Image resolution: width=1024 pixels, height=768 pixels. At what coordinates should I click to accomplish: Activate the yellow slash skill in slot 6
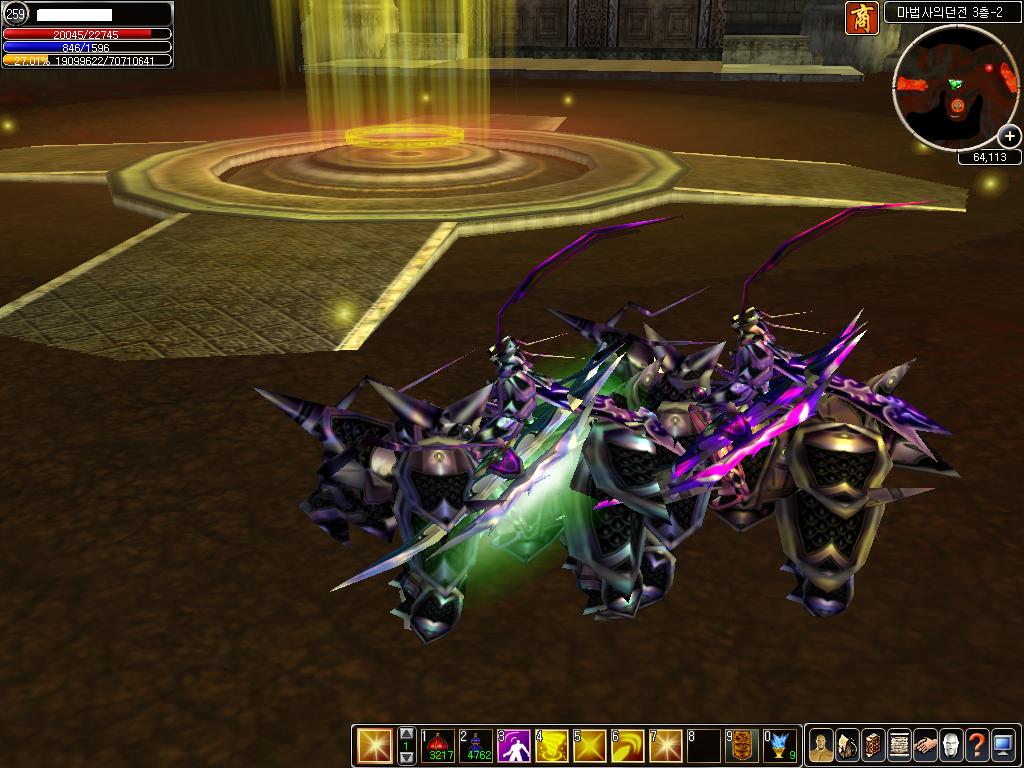point(628,746)
